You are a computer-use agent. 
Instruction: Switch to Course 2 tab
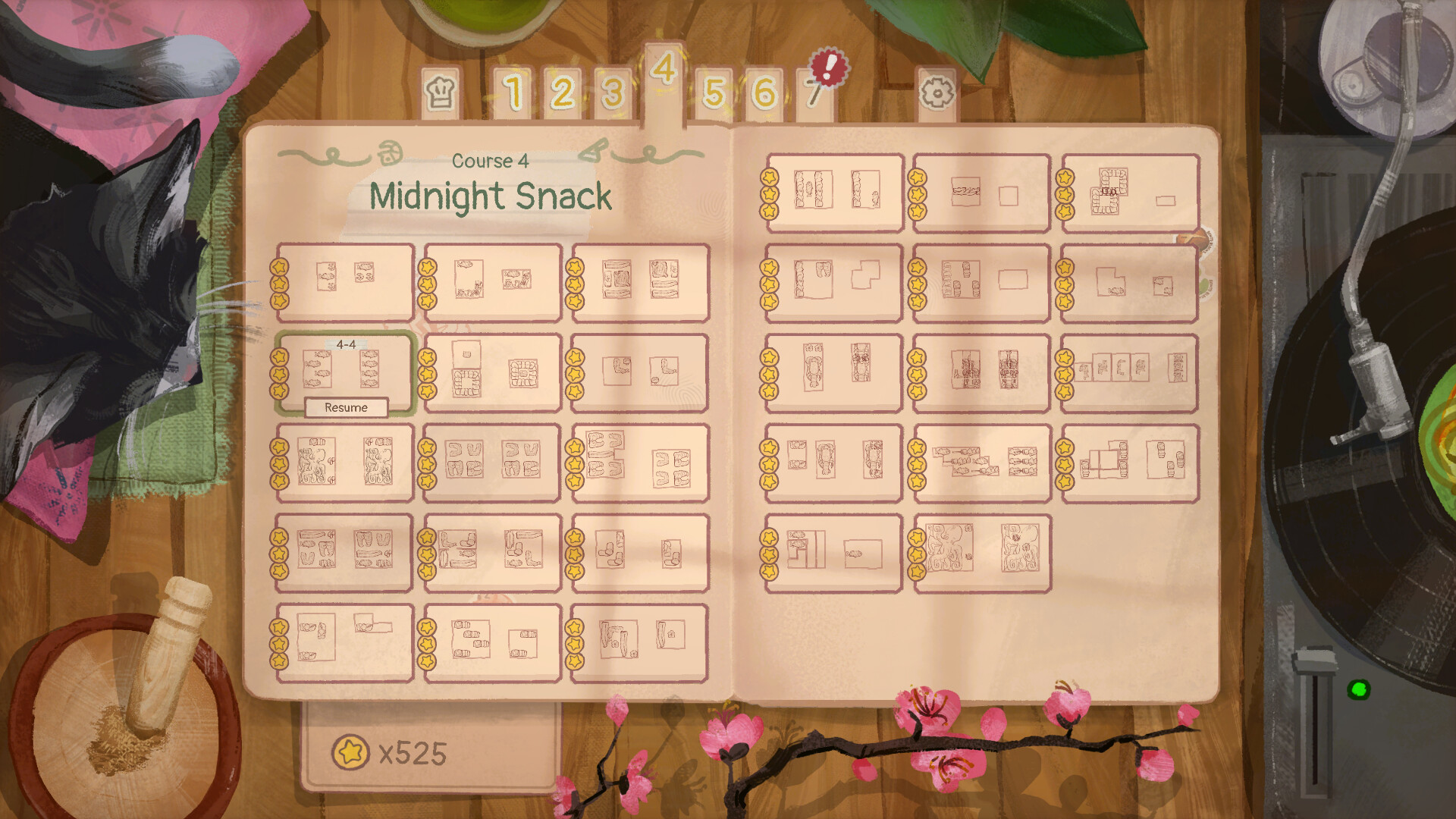coord(563,93)
